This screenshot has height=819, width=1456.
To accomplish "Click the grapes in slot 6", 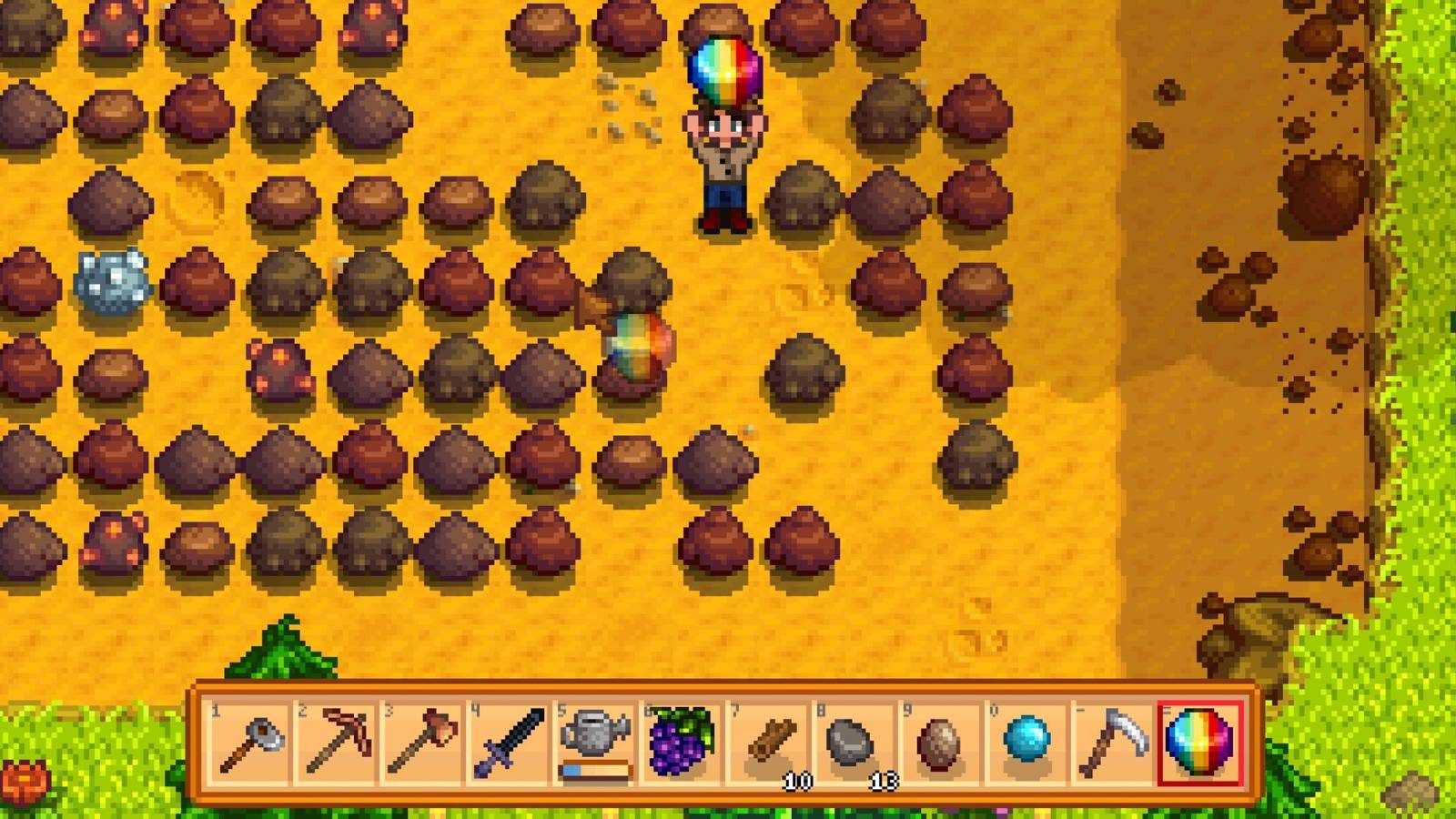I will 681,739.
